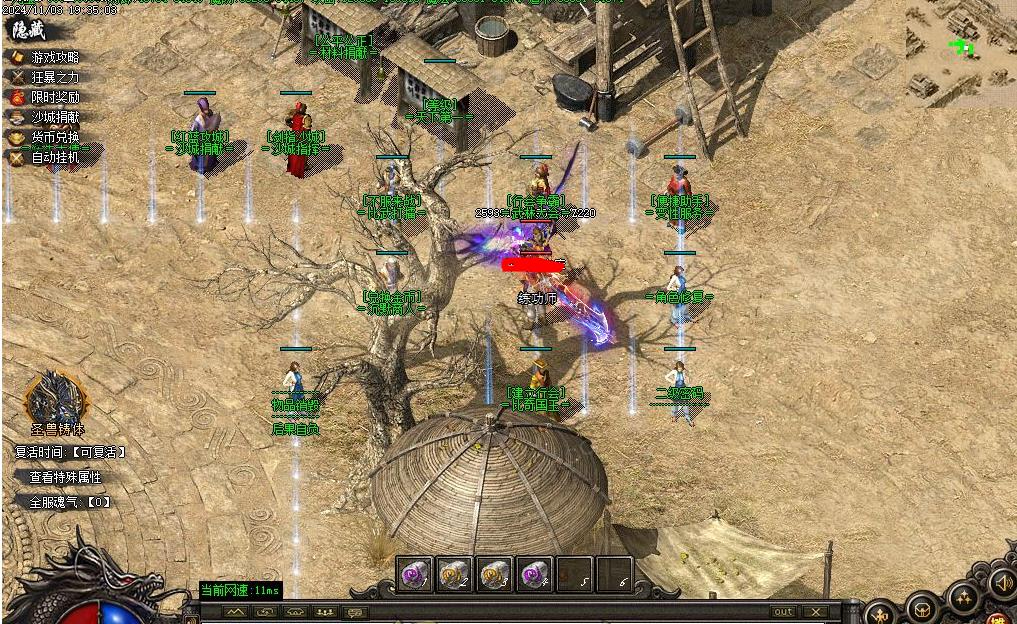Close the chat bar with the X button
The image size is (1017, 624).
point(816,612)
